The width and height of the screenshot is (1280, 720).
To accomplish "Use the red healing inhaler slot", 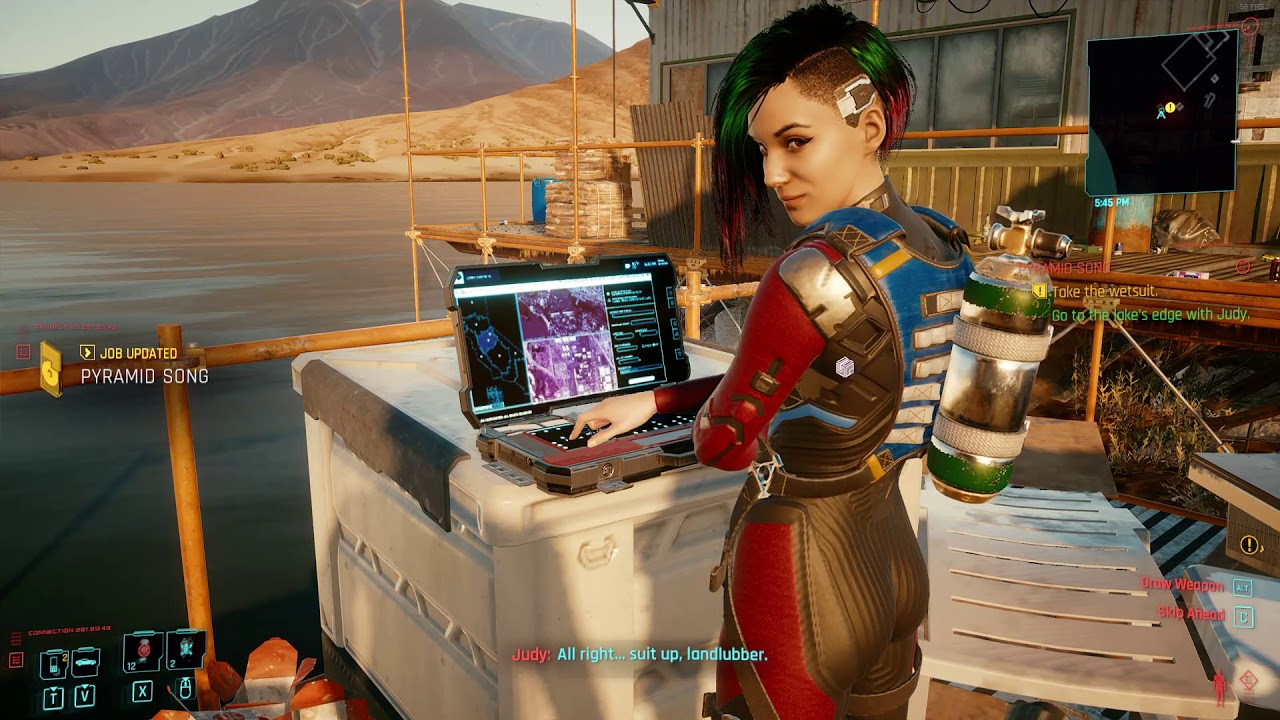I will [x=143, y=651].
